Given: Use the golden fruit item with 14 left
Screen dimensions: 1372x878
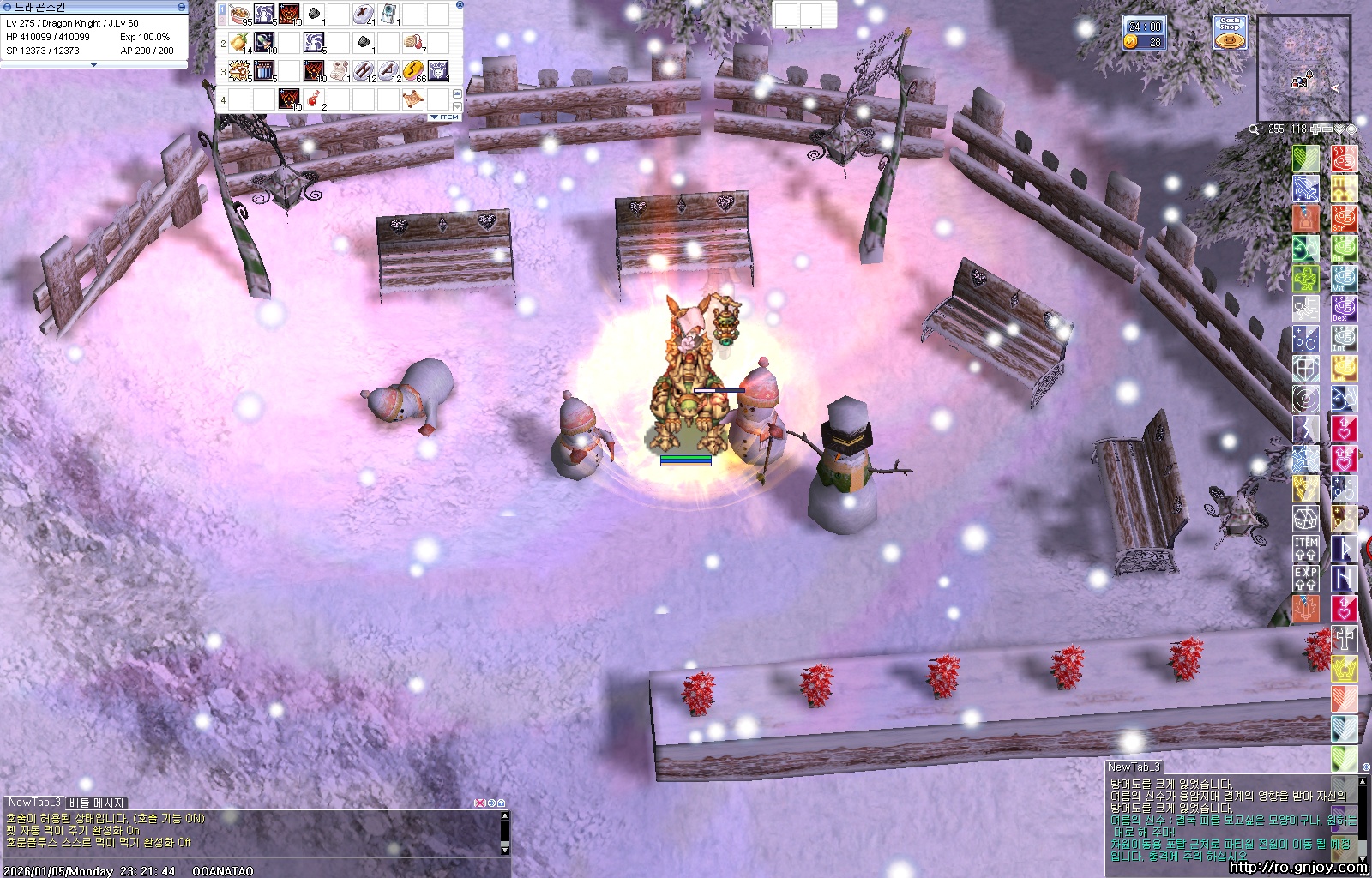Looking at the screenshot, I should coord(239,42).
